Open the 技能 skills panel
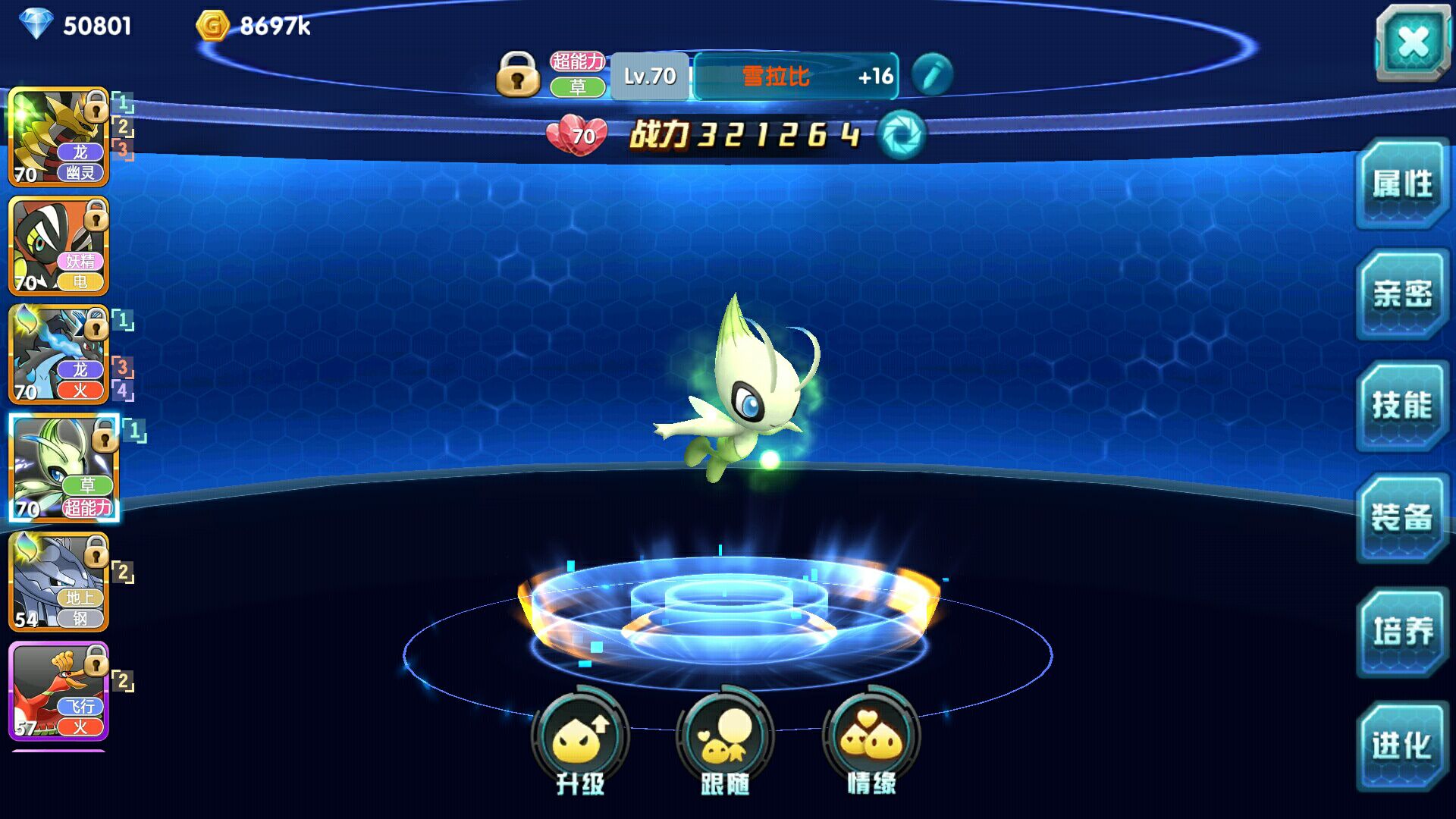Screen dimensions: 1456x819 1401,406
